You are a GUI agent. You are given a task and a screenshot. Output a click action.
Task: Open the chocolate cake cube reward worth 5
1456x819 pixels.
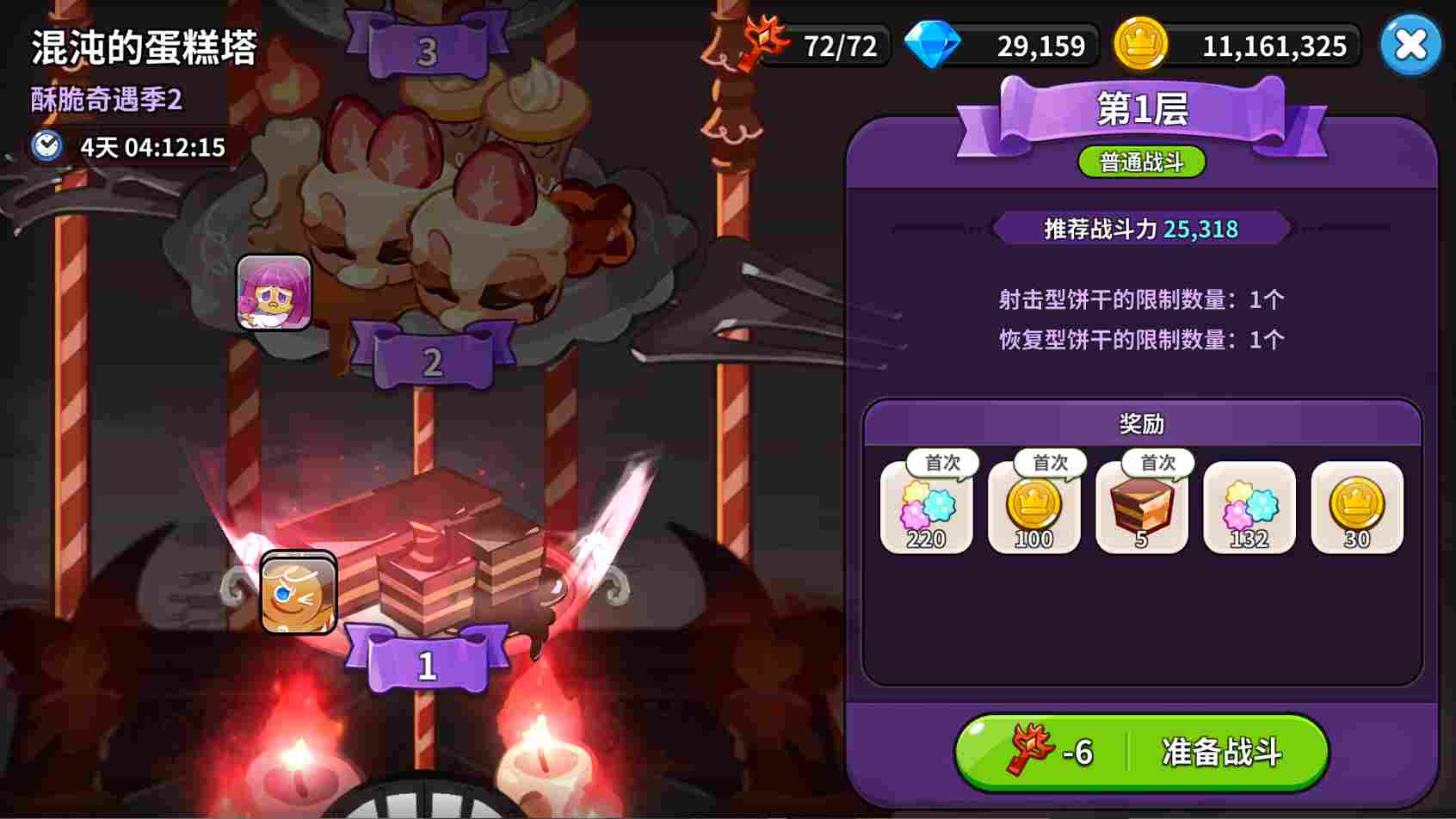(x=1143, y=509)
